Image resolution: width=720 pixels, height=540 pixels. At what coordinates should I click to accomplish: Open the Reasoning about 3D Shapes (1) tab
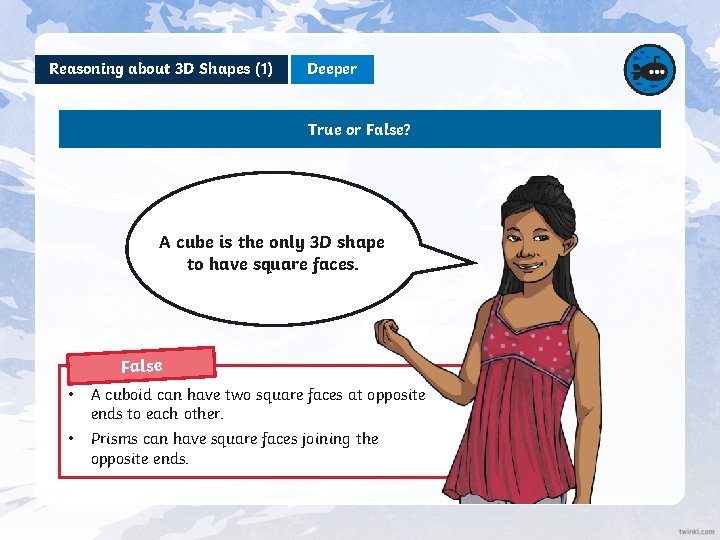click(x=161, y=69)
